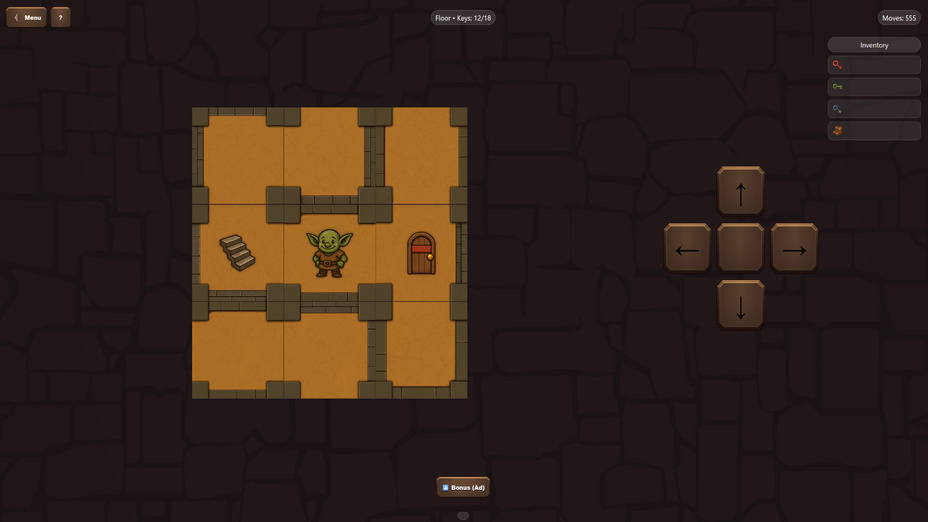Select the red key inventory slot
The image size is (928, 522).
point(874,65)
